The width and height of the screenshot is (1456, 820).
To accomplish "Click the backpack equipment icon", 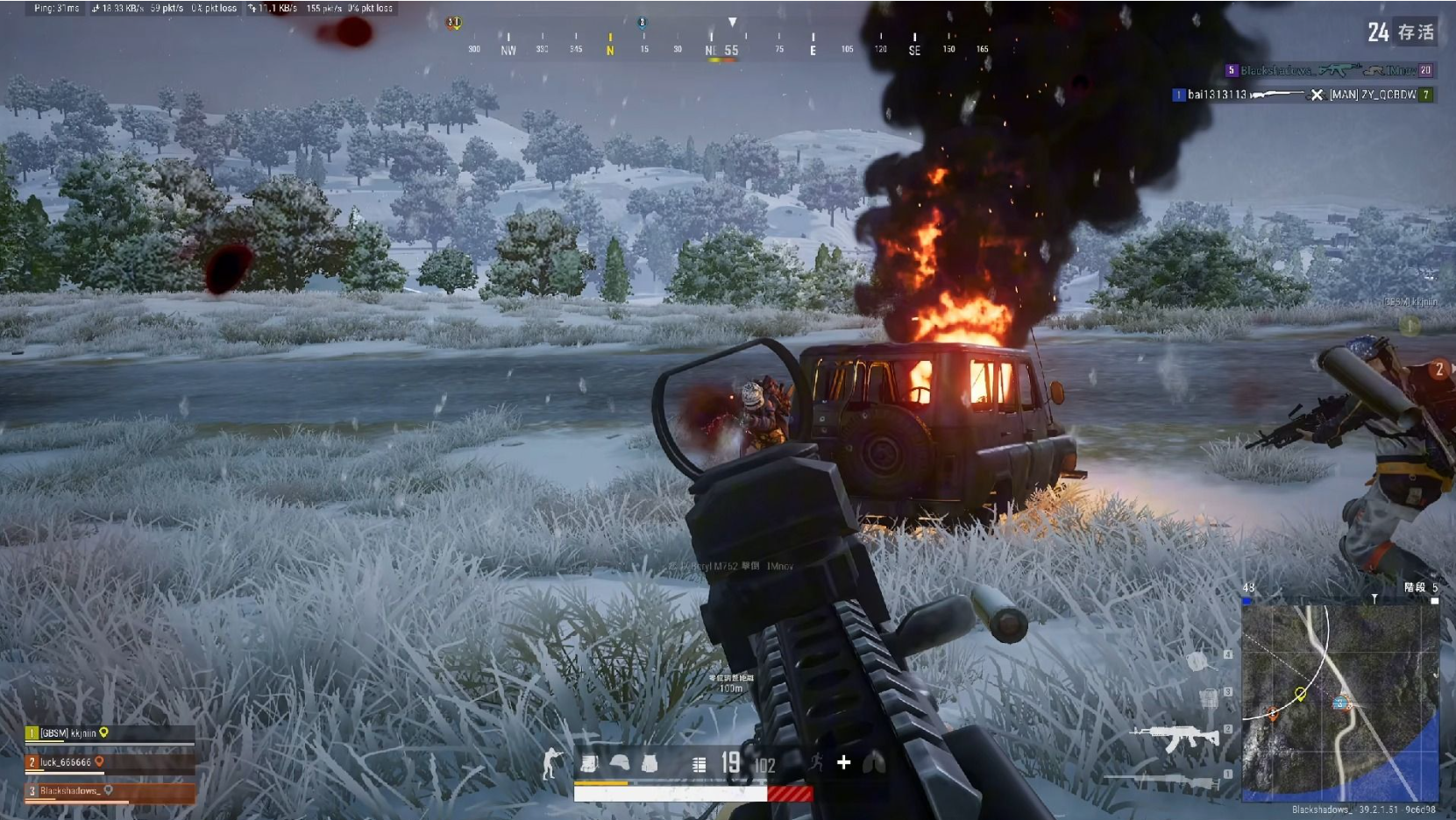I will [x=589, y=764].
